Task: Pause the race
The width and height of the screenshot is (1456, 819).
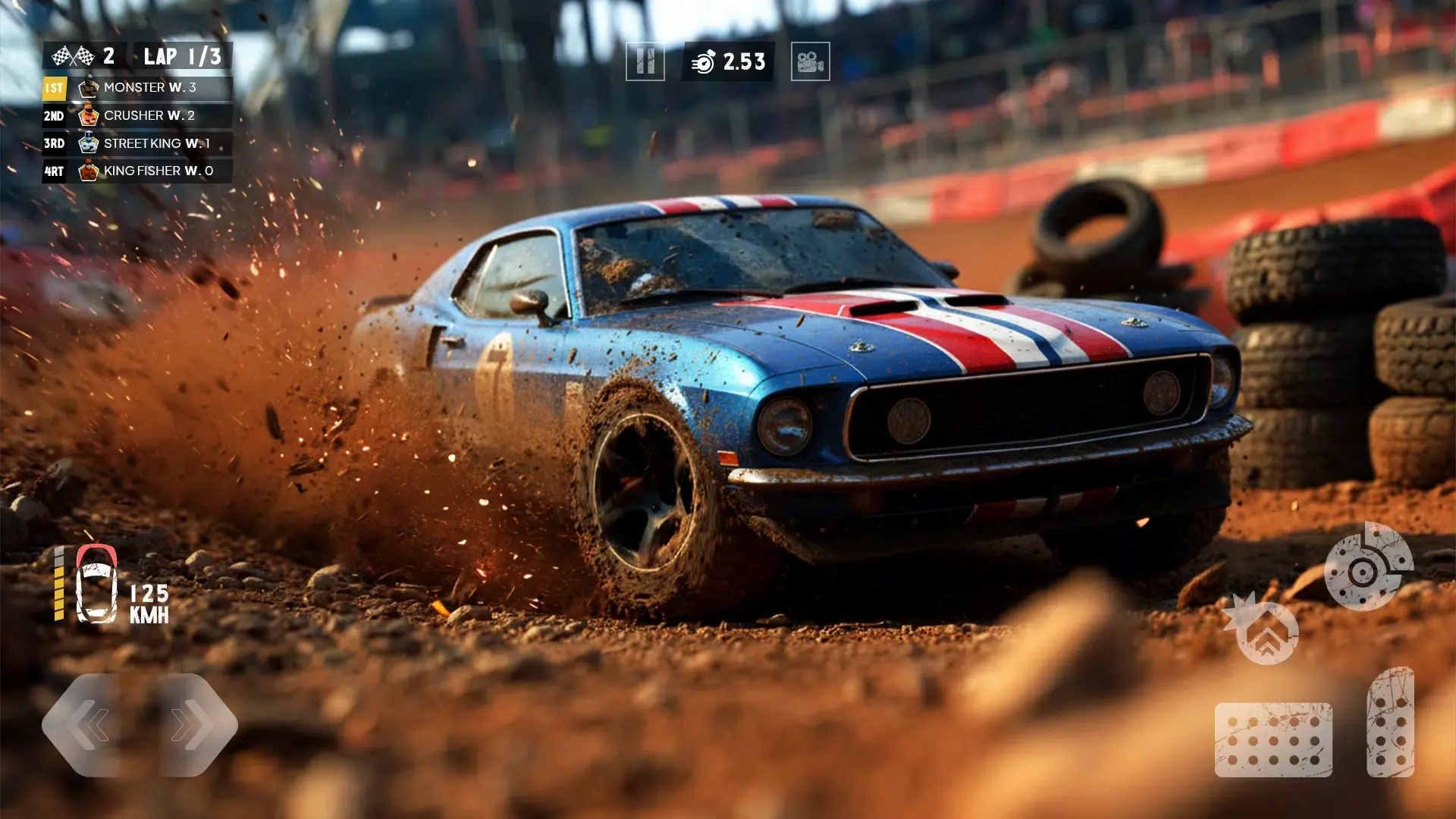Action: click(x=645, y=61)
